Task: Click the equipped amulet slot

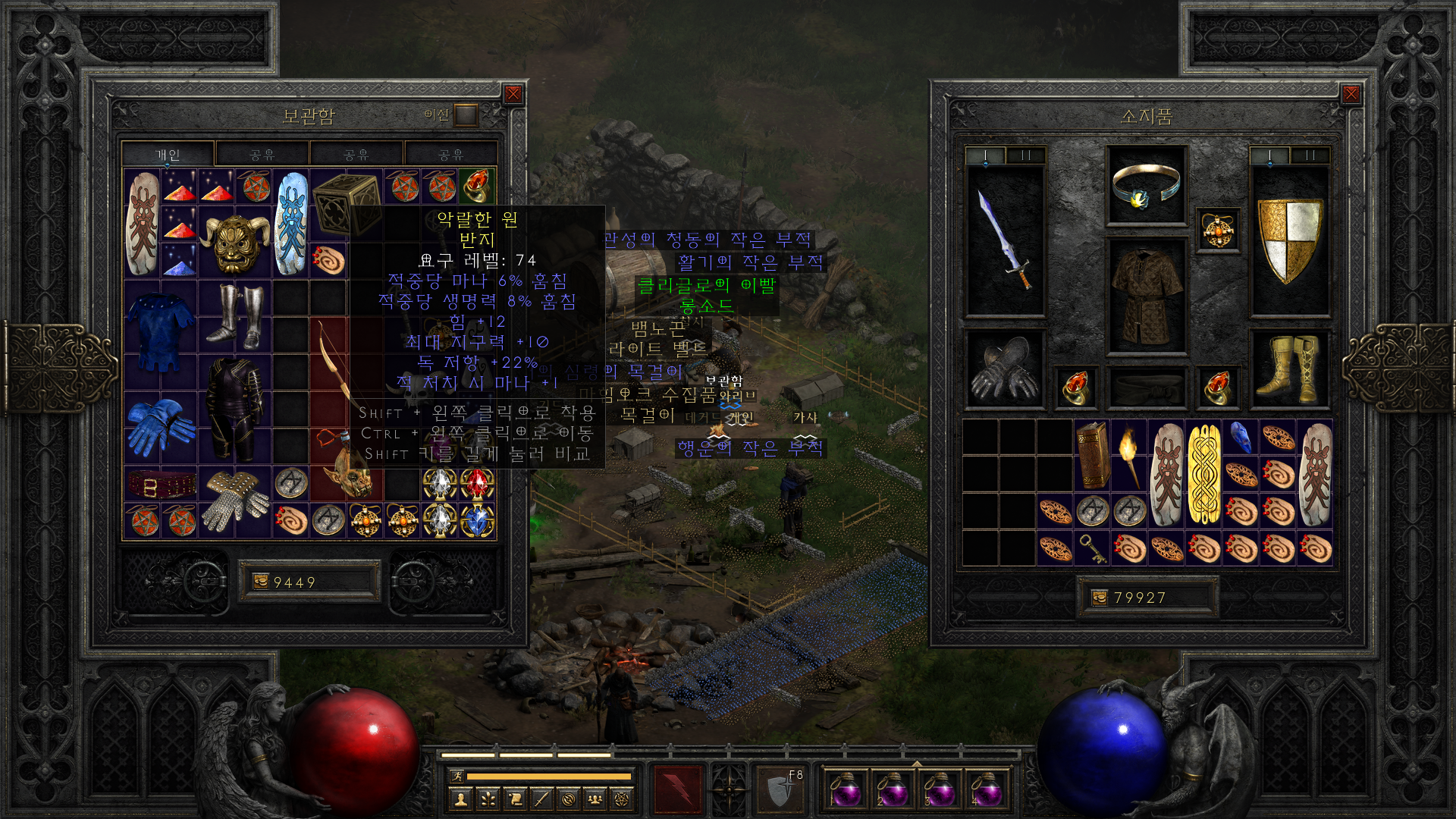Action: point(1218,231)
